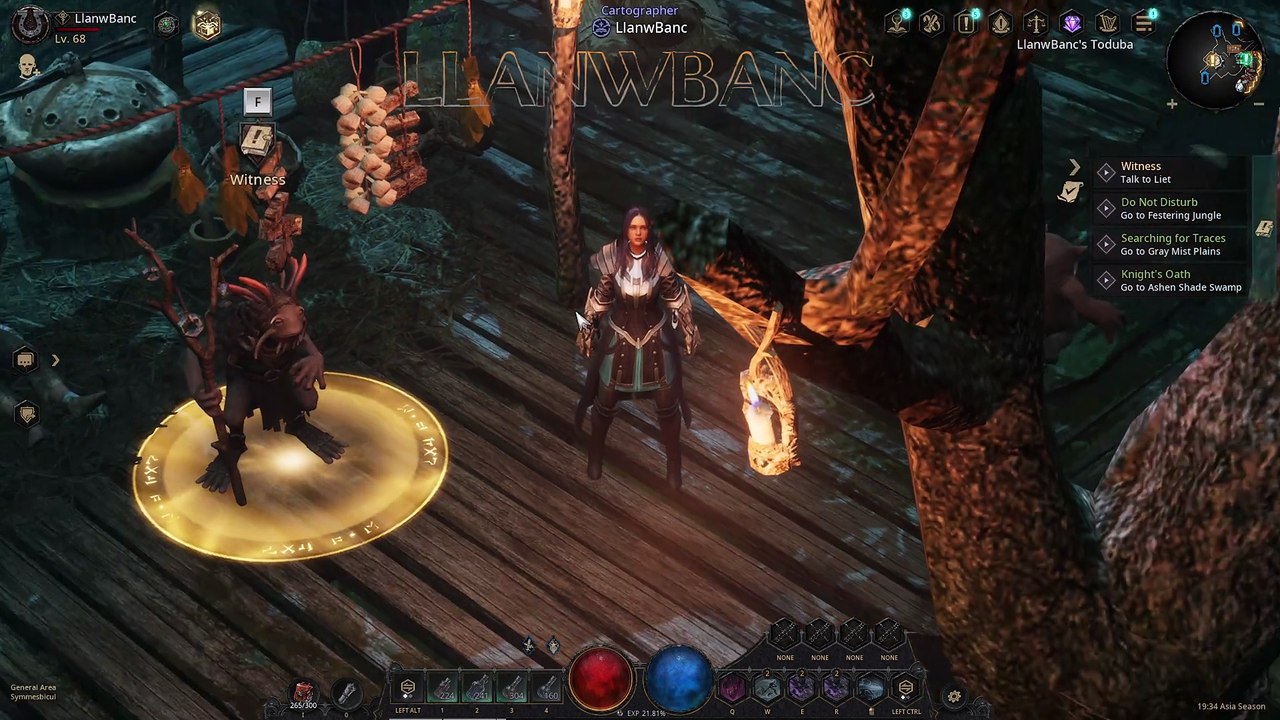Image resolution: width=1280 pixels, height=720 pixels.
Task: Open the gift box rewards icon
Action: (x=206, y=25)
